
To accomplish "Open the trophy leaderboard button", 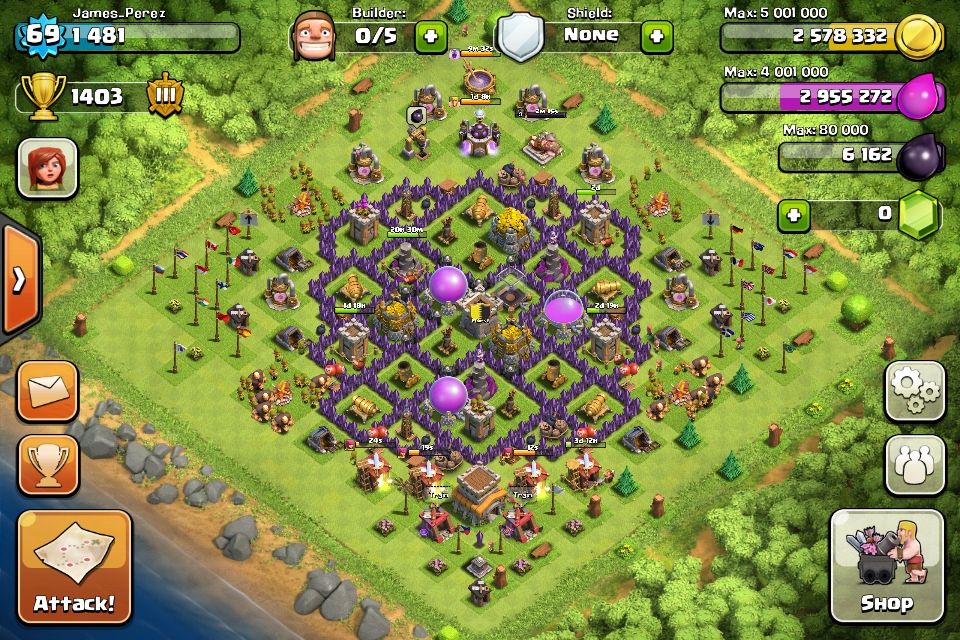I will (47, 464).
